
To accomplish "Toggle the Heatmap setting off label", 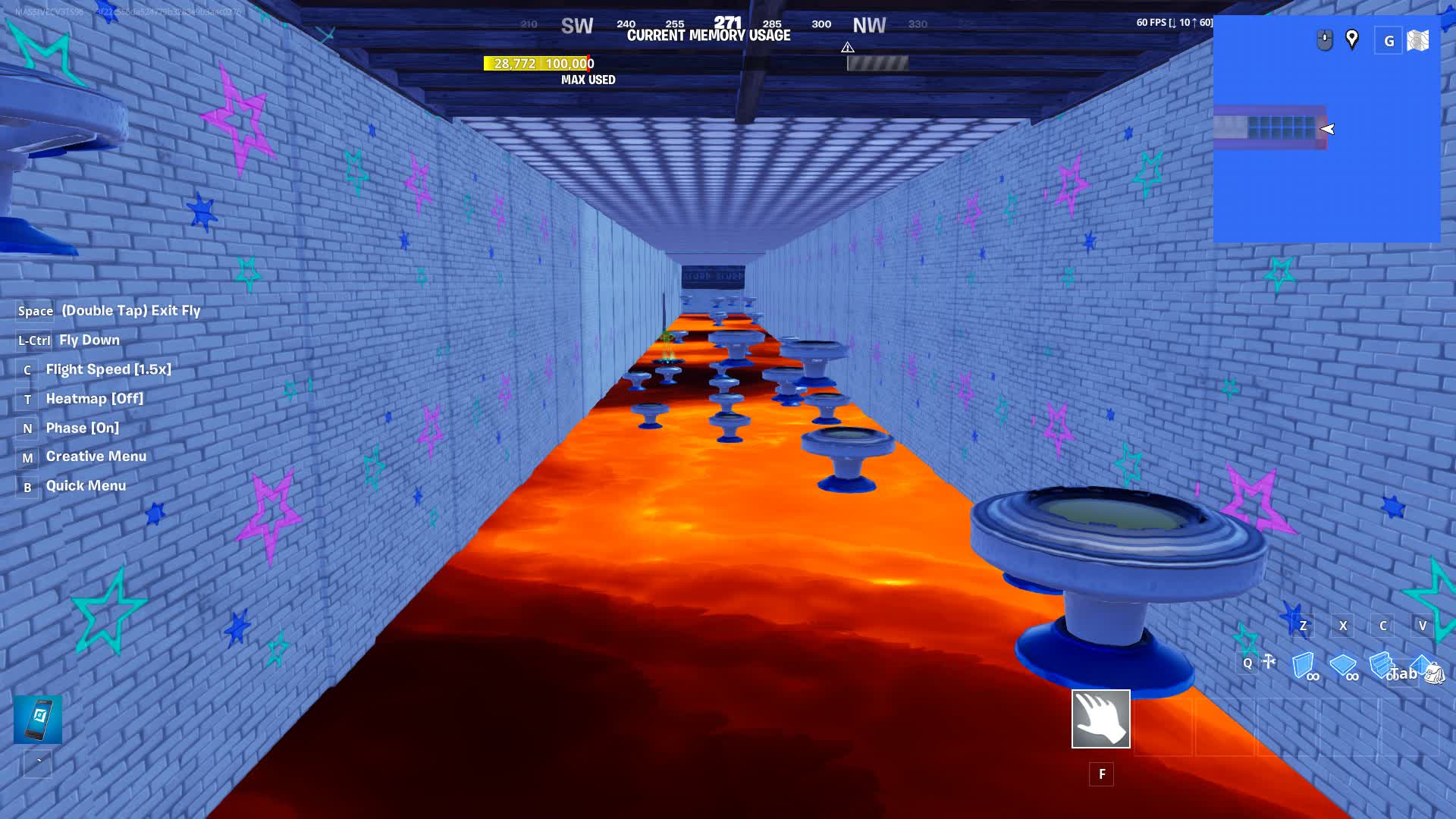I will click(94, 398).
